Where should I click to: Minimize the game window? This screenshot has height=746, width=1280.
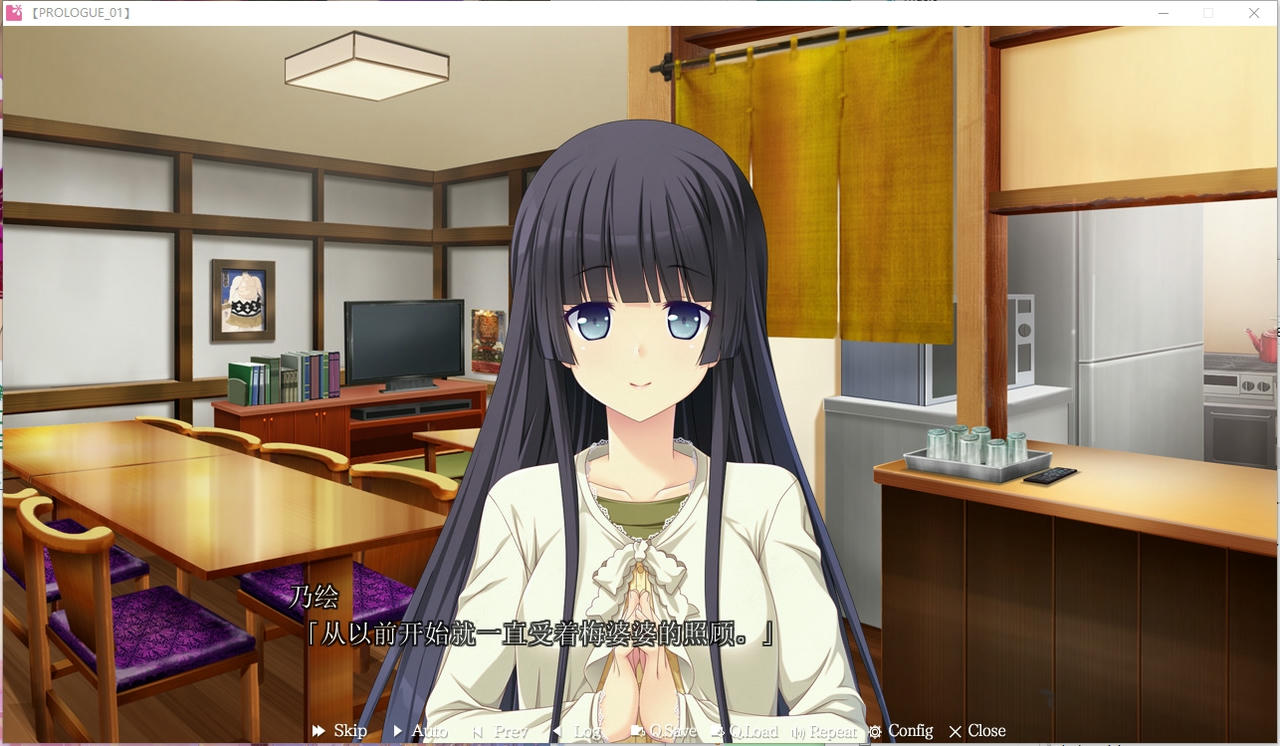click(1164, 13)
